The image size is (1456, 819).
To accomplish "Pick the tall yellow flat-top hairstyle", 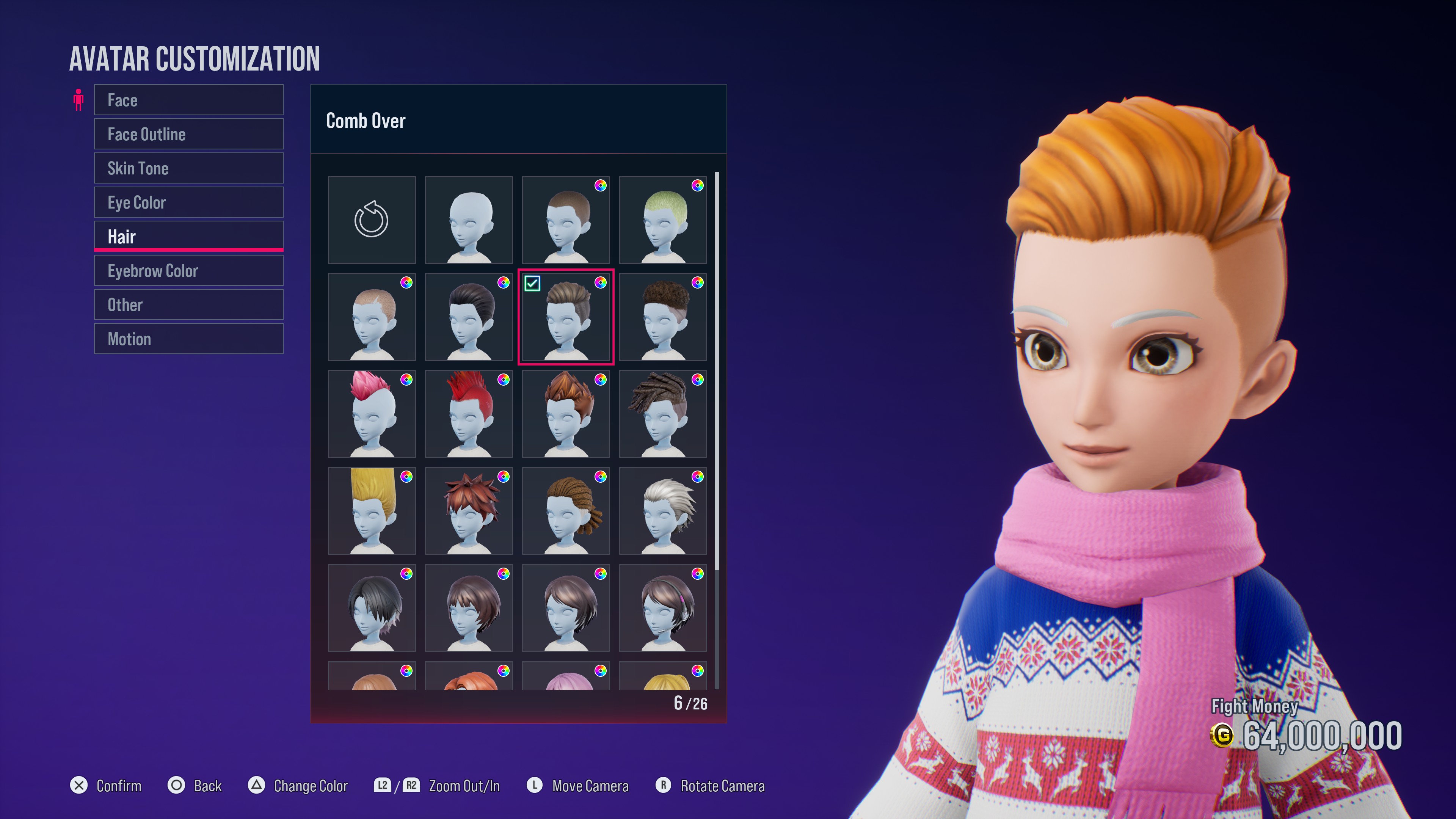I will tap(371, 511).
